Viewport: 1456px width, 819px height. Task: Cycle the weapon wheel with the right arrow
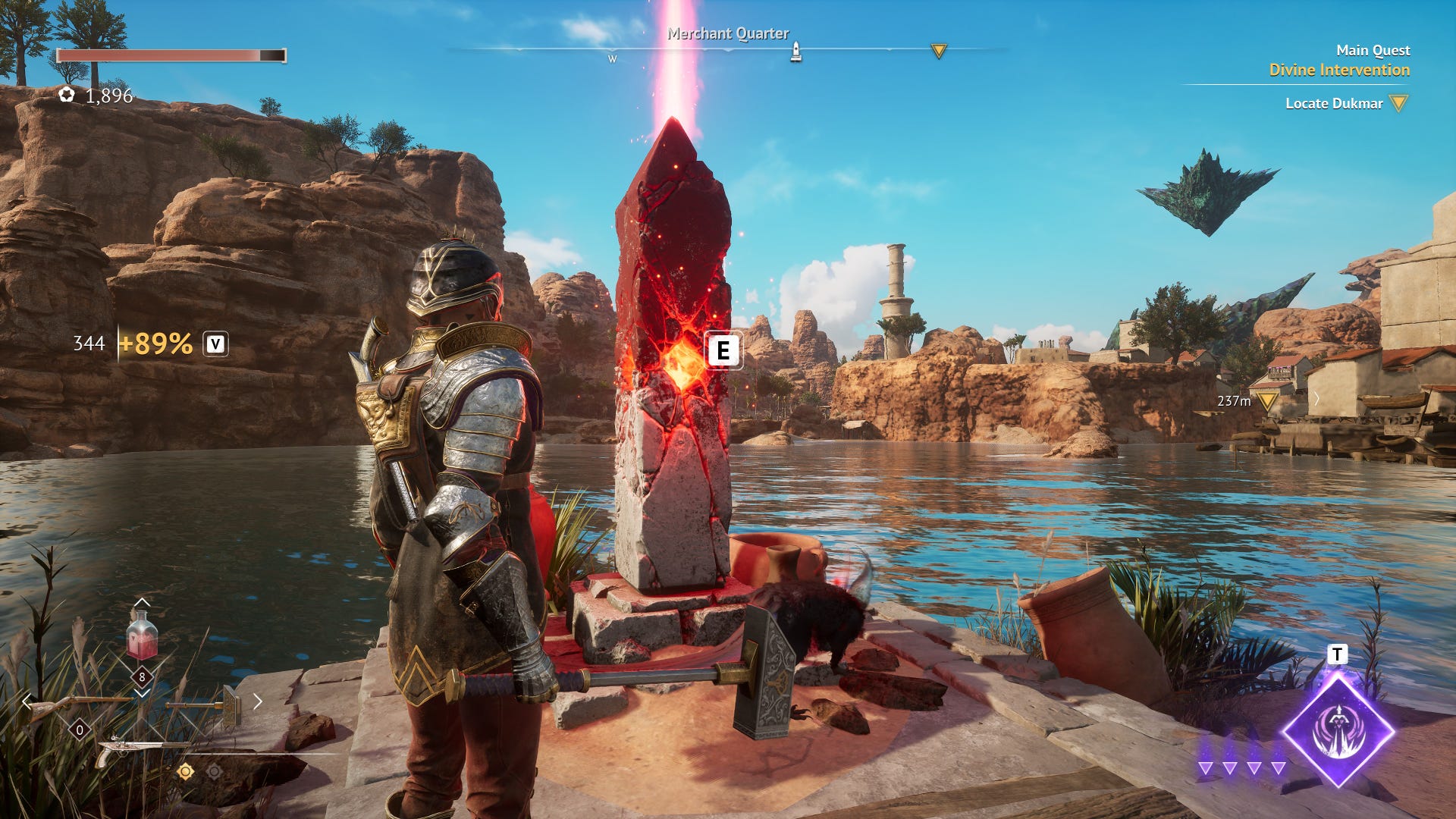pos(258,701)
